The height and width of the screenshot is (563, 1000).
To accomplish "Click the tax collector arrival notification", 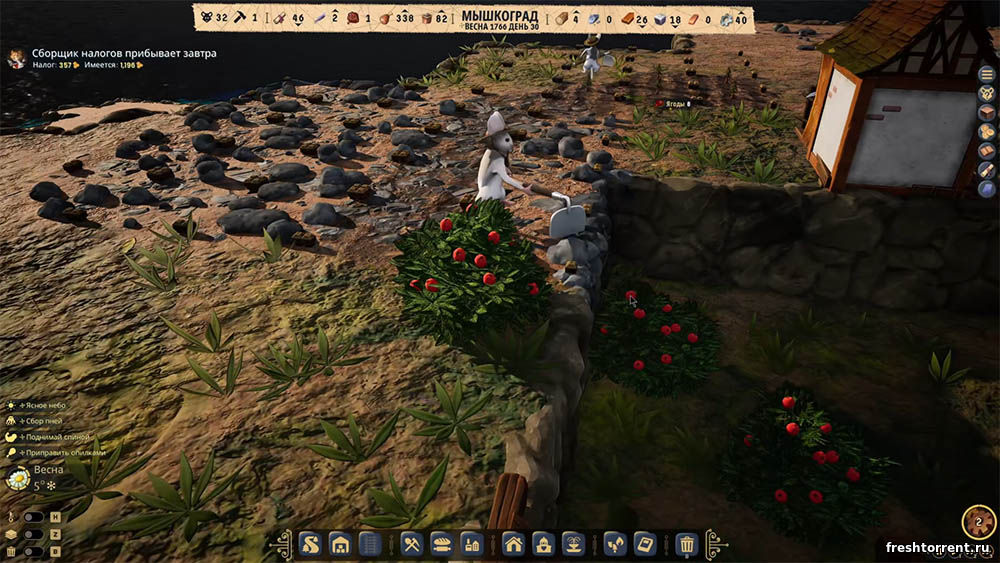I will click(x=120, y=53).
